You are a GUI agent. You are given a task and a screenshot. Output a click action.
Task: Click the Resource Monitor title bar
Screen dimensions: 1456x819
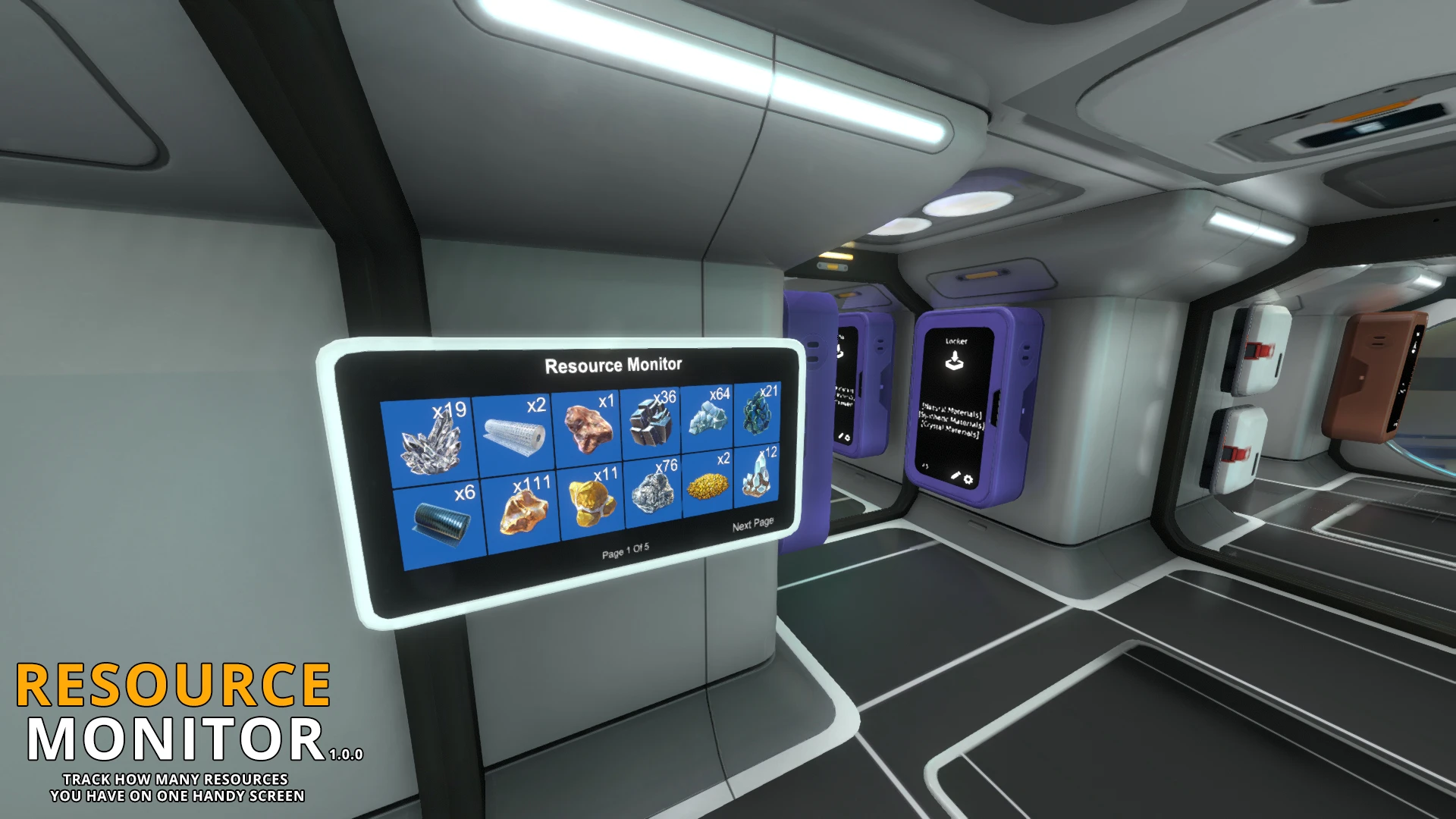coord(613,364)
